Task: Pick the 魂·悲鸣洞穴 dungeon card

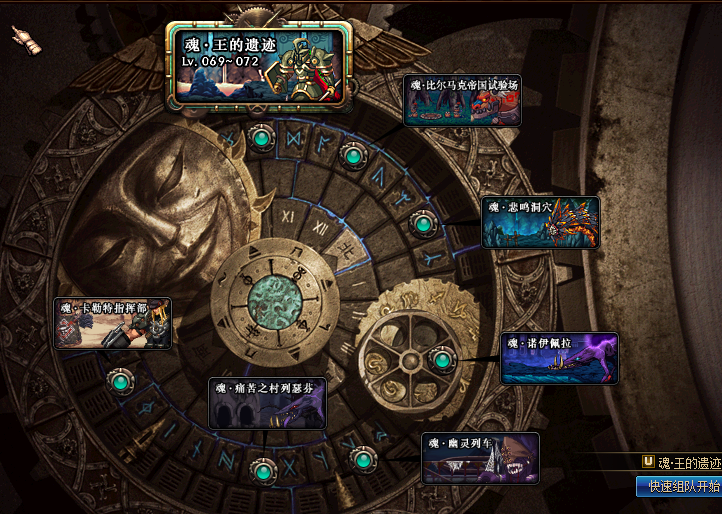Action: tap(541, 222)
